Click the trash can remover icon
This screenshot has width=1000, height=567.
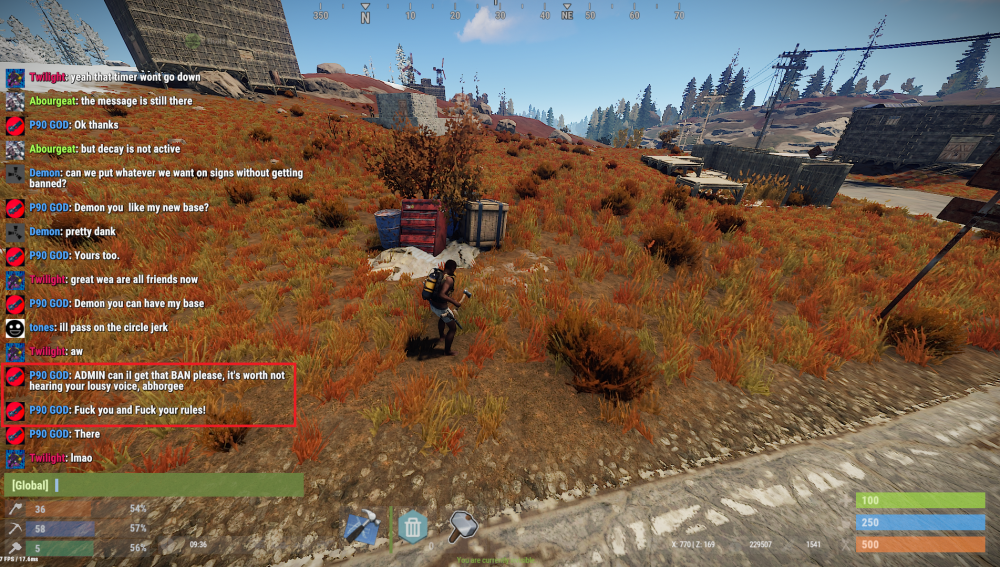412,526
